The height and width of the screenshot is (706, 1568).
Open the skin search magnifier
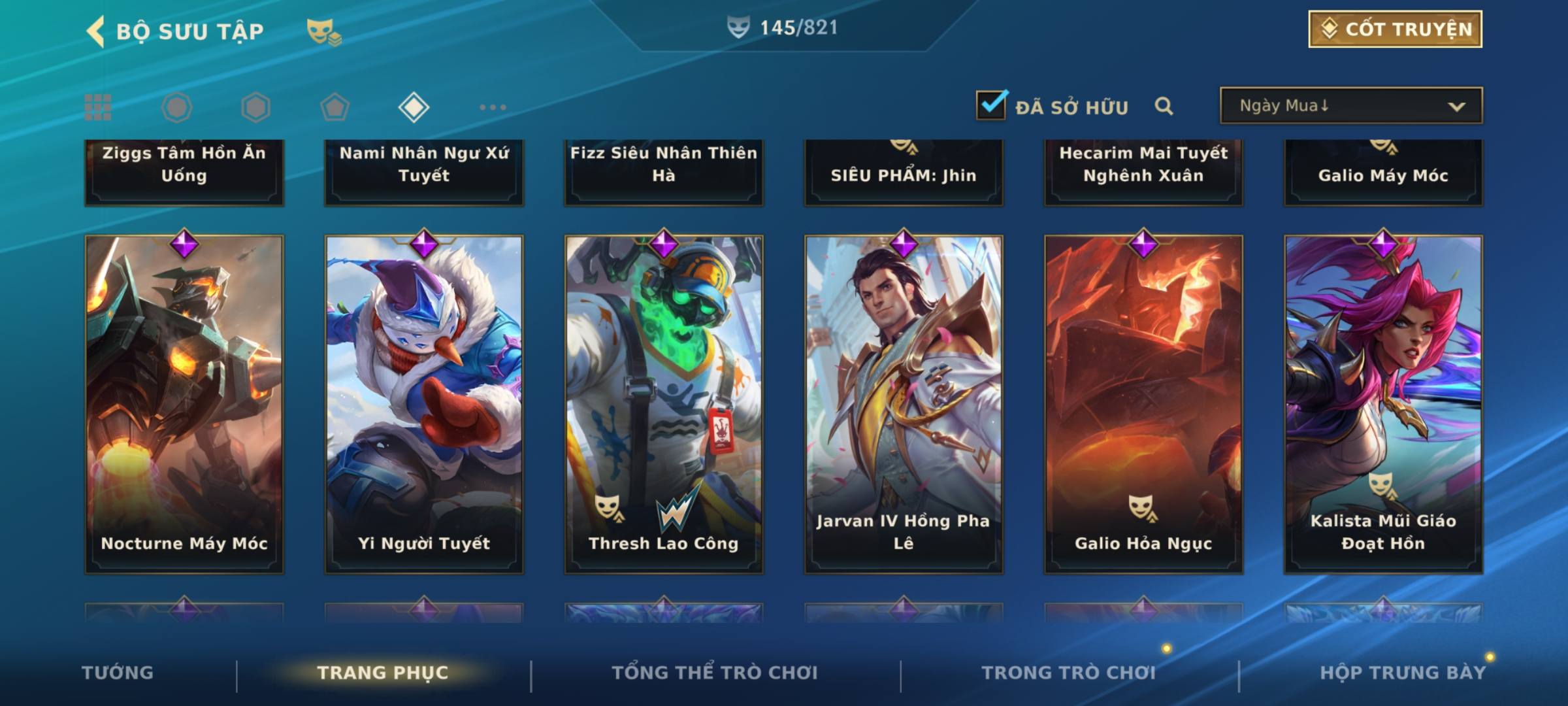[1164, 106]
